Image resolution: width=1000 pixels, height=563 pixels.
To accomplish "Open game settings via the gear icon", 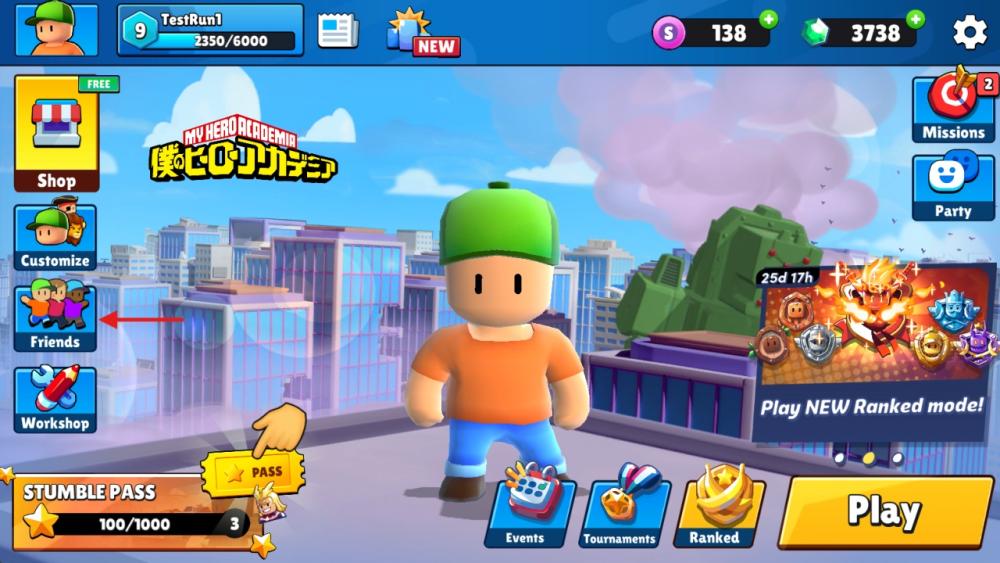I will click(969, 32).
